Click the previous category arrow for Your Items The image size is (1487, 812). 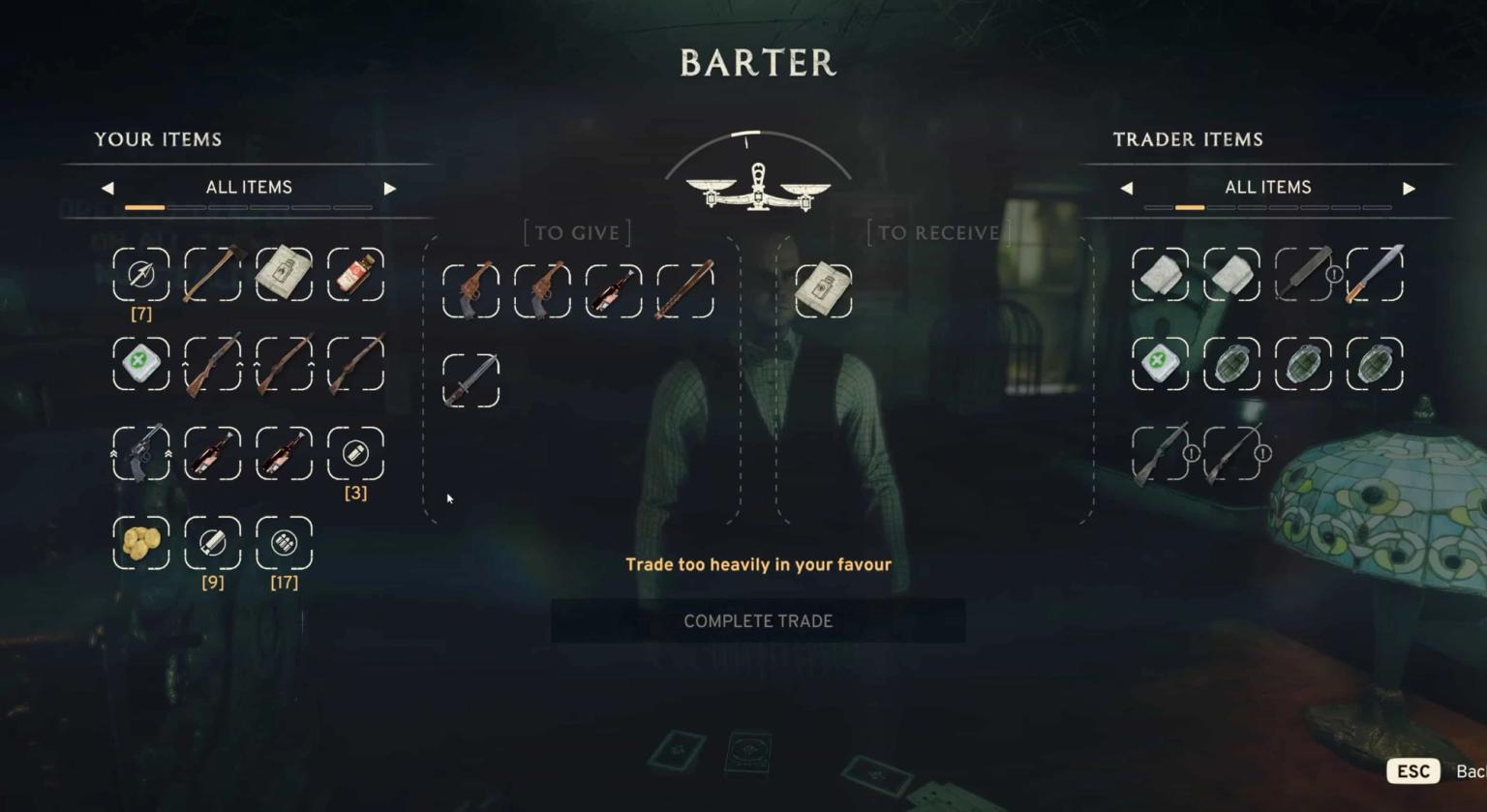point(107,188)
